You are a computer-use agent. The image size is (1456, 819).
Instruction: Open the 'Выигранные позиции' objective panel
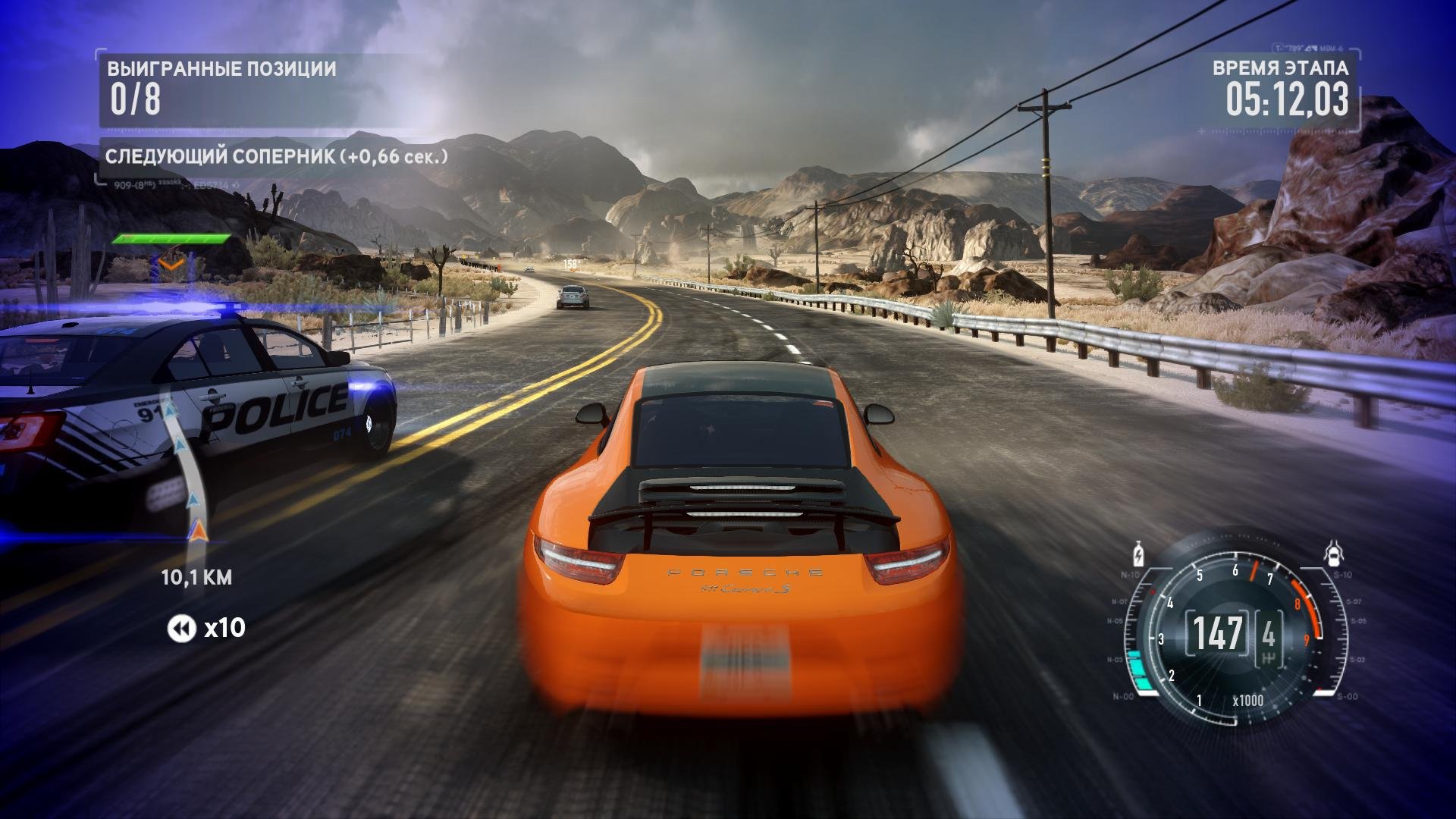click(x=221, y=89)
